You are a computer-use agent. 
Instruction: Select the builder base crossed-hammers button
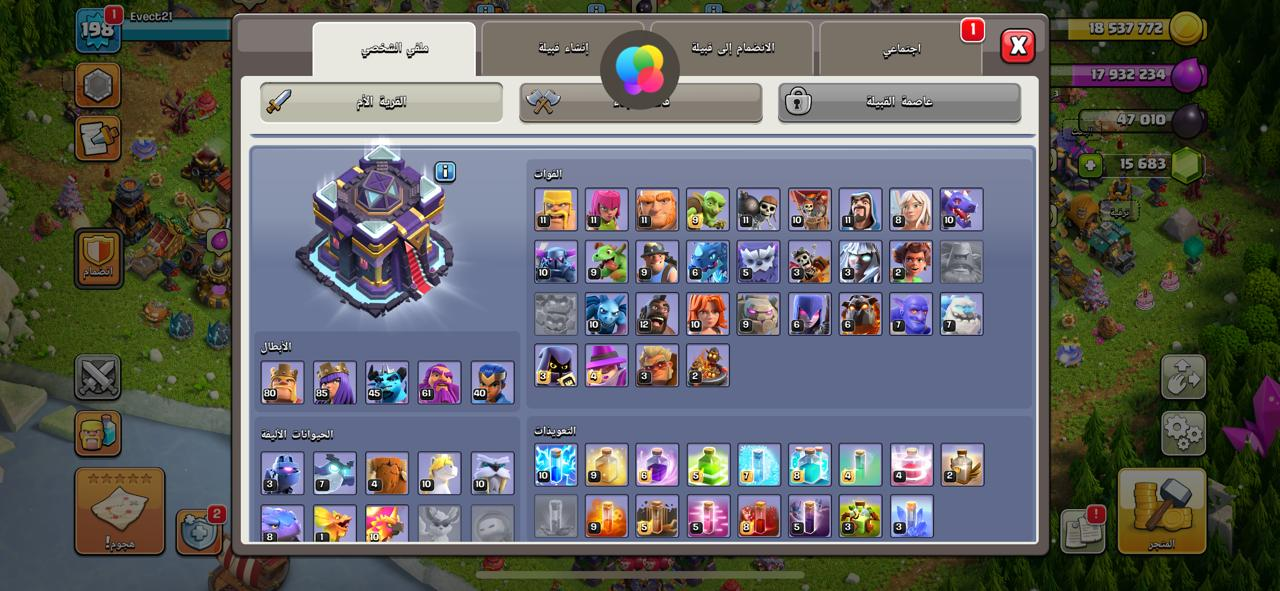pyautogui.click(x=640, y=102)
